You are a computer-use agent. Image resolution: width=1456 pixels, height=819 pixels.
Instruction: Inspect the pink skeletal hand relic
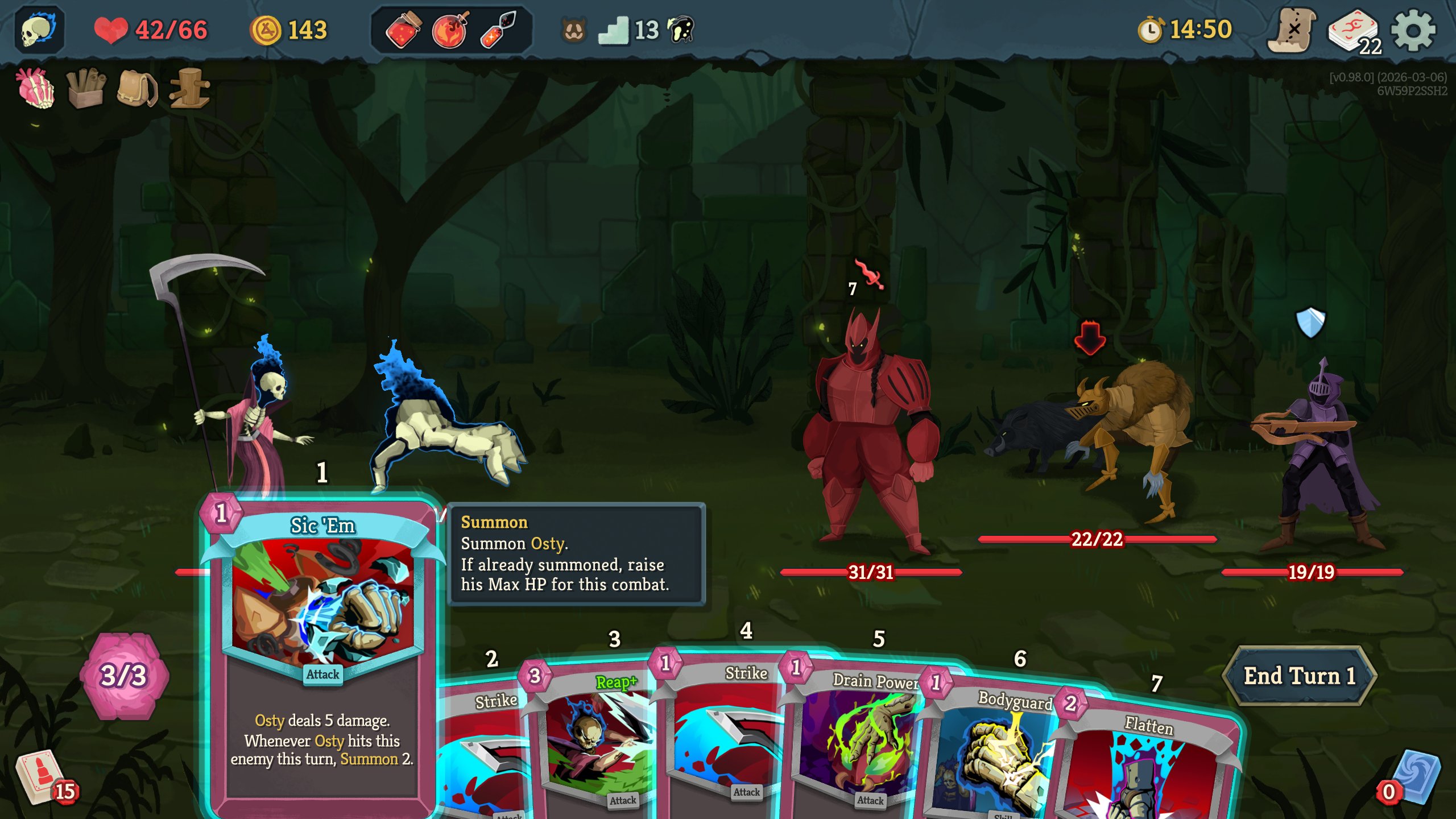click(x=35, y=88)
